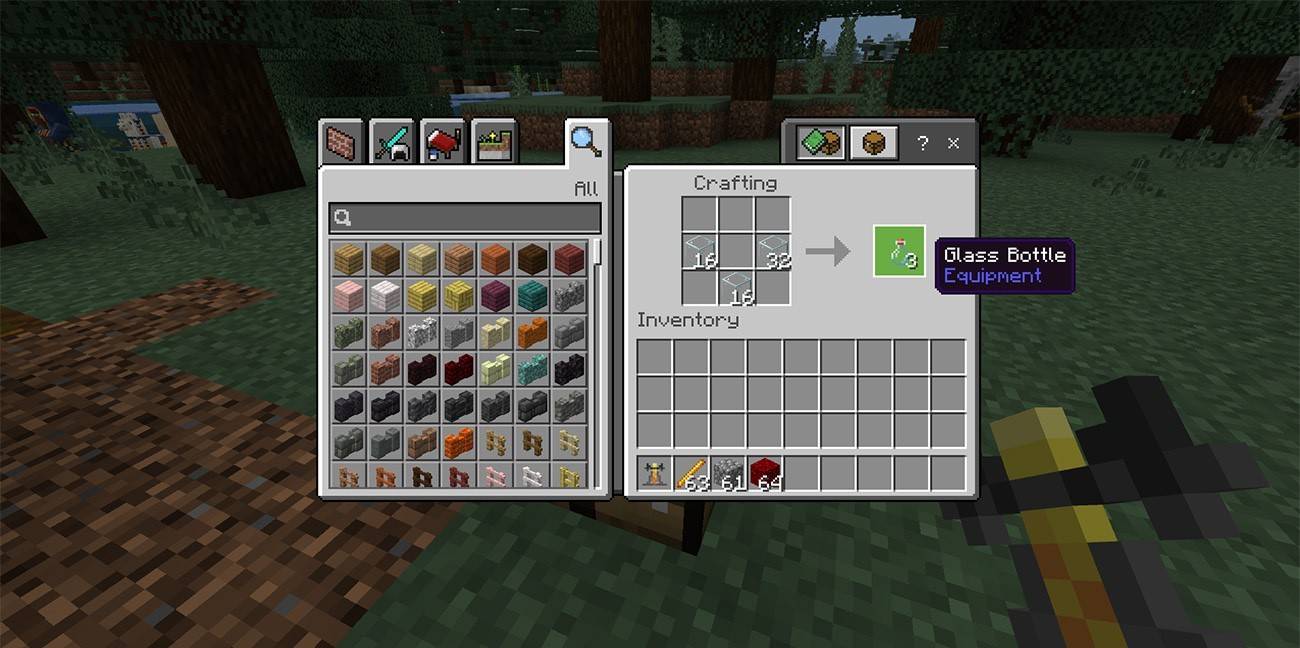Select the armor stand hotbar slot

(x=655, y=473)
